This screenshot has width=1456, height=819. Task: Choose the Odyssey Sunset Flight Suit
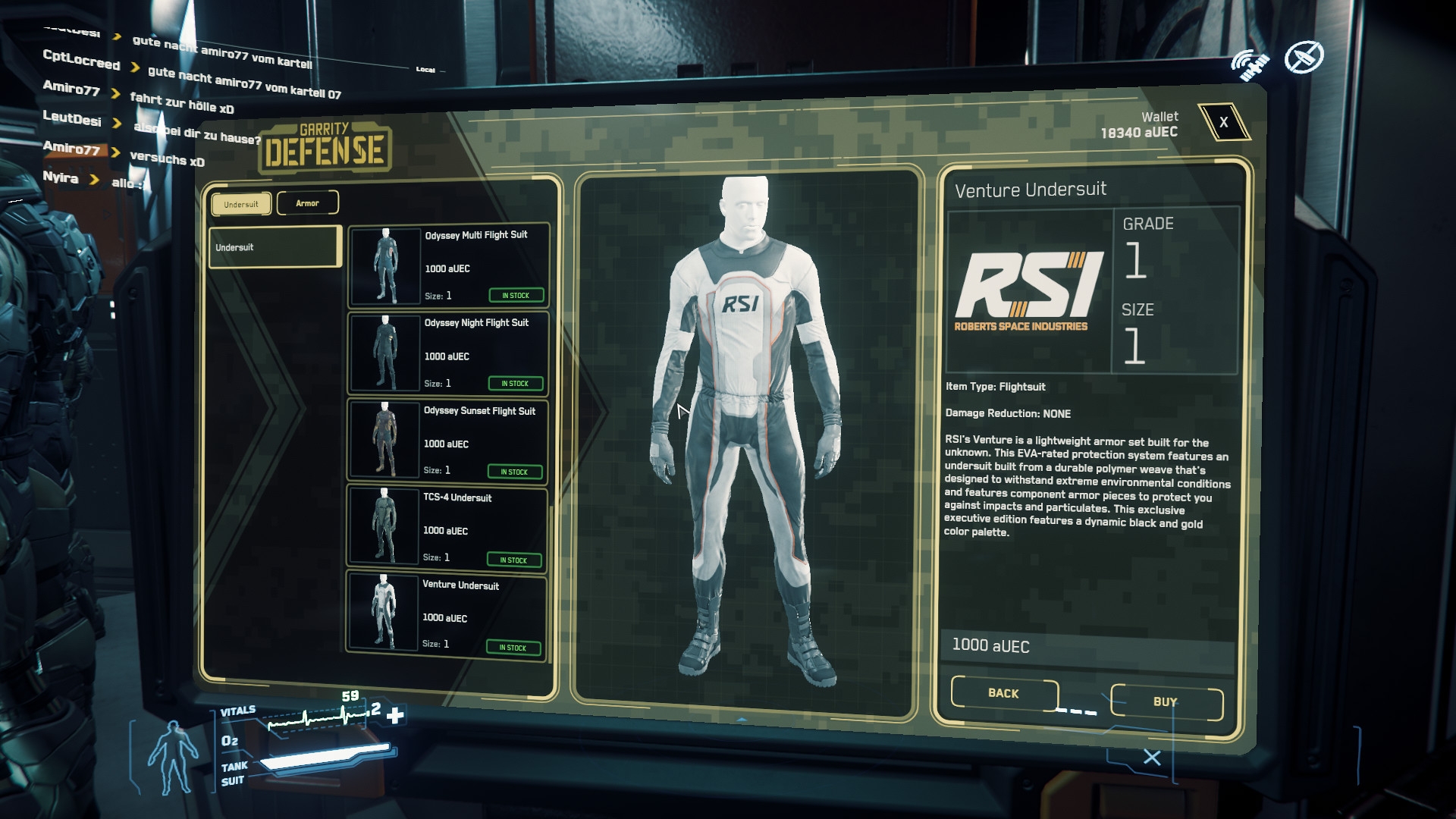(447, 441)
